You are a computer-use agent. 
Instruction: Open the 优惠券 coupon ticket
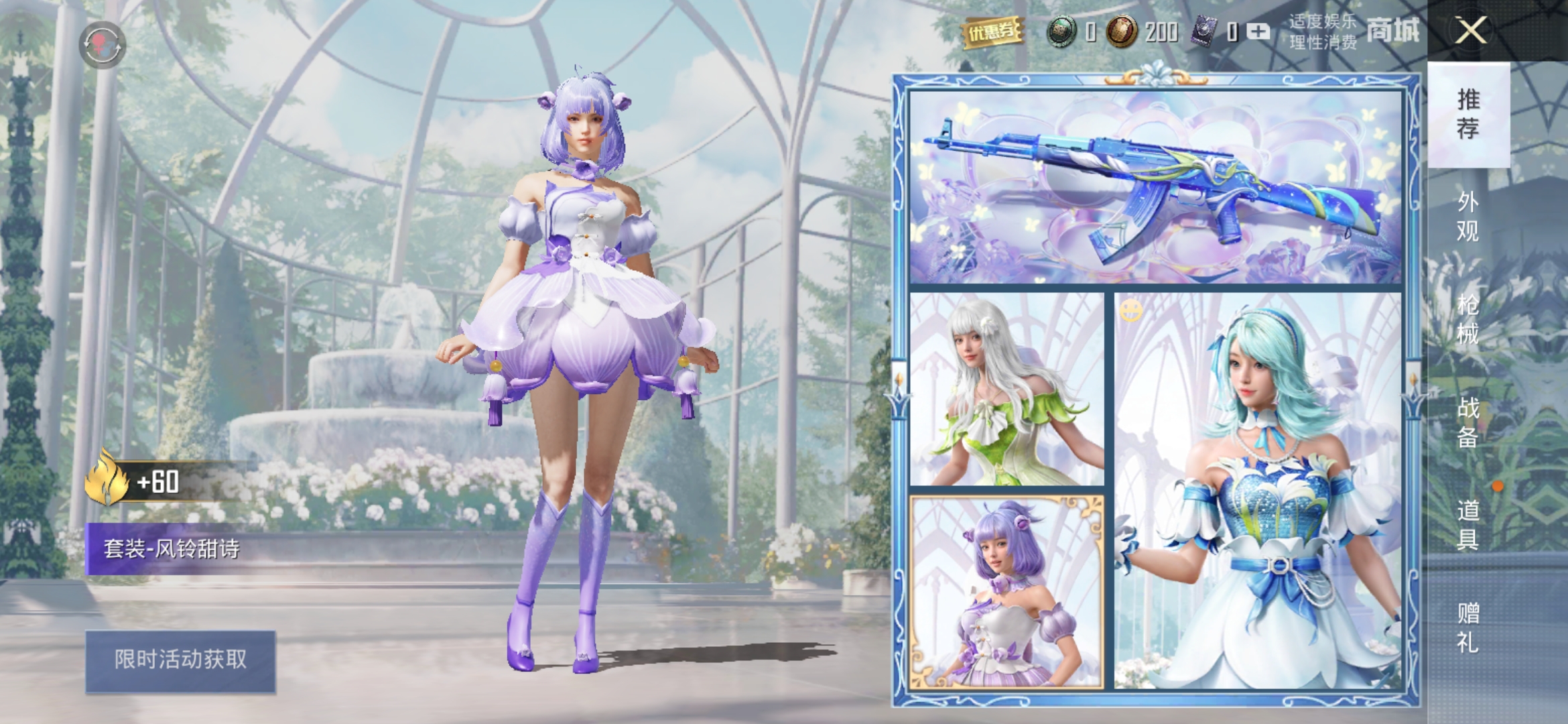(992, 31)
